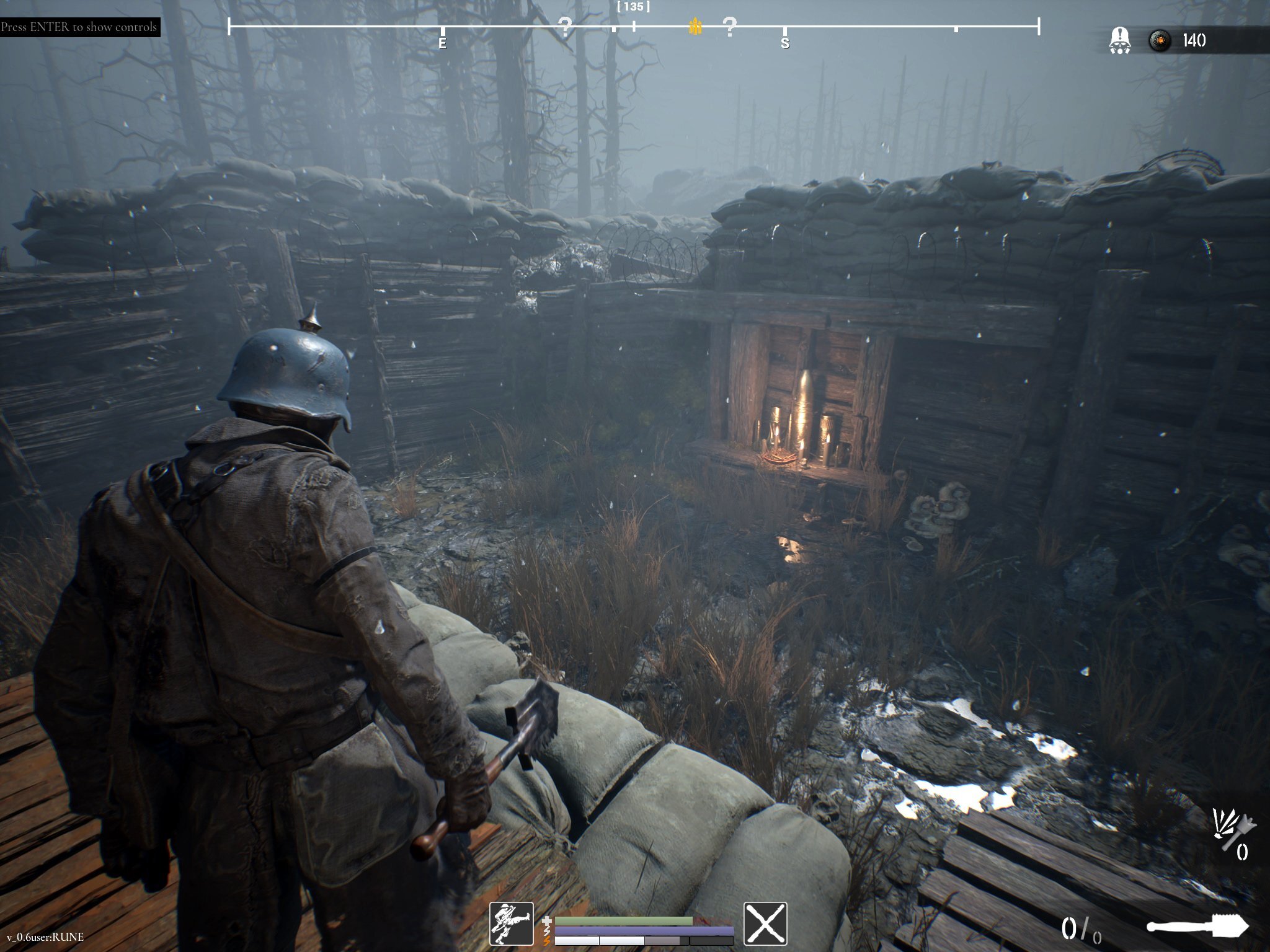The height and width of the screenshot is (952, 1270).
Task: Activate the kick ability icon
Action: 511,923
